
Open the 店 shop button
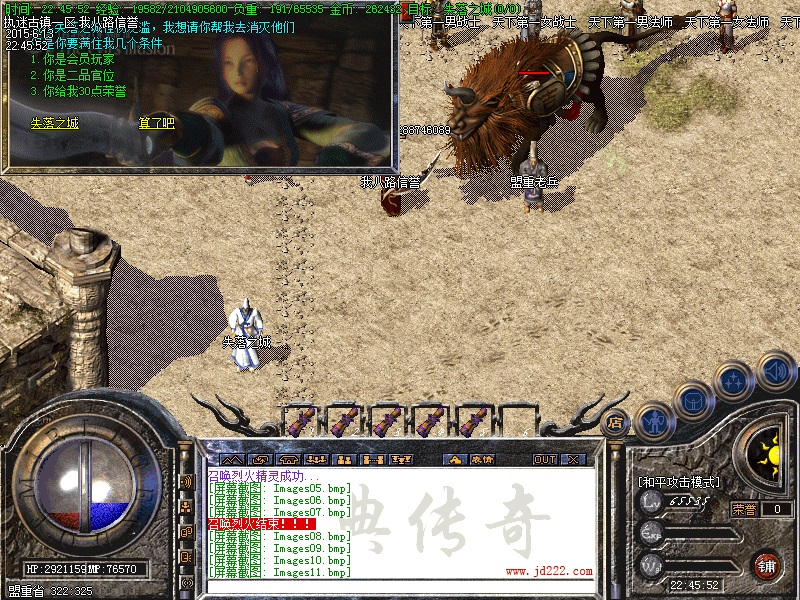(x=616, y=422)
